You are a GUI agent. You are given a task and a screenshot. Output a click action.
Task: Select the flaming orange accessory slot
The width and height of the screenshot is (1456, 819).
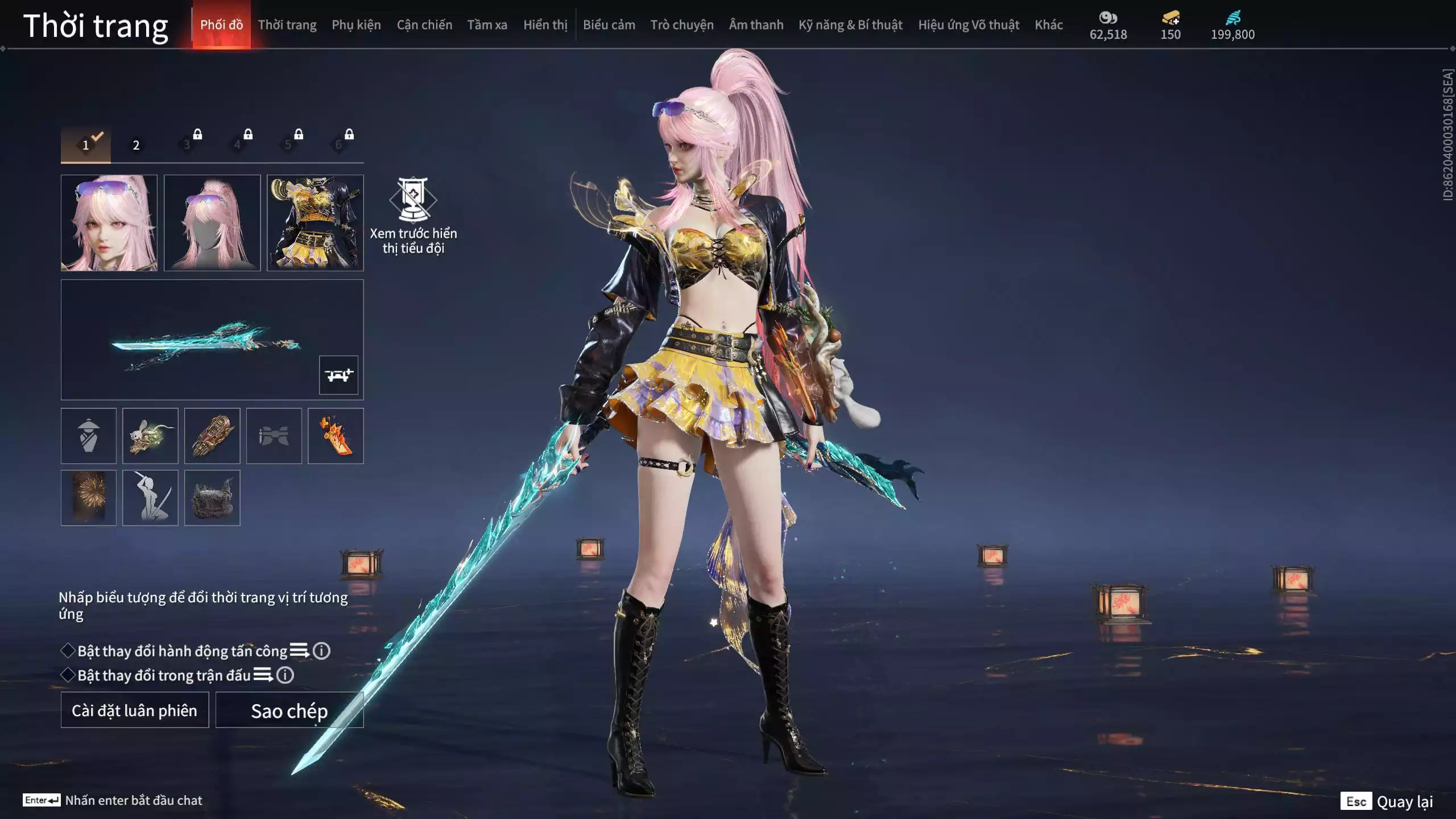(x=336, y=436)
